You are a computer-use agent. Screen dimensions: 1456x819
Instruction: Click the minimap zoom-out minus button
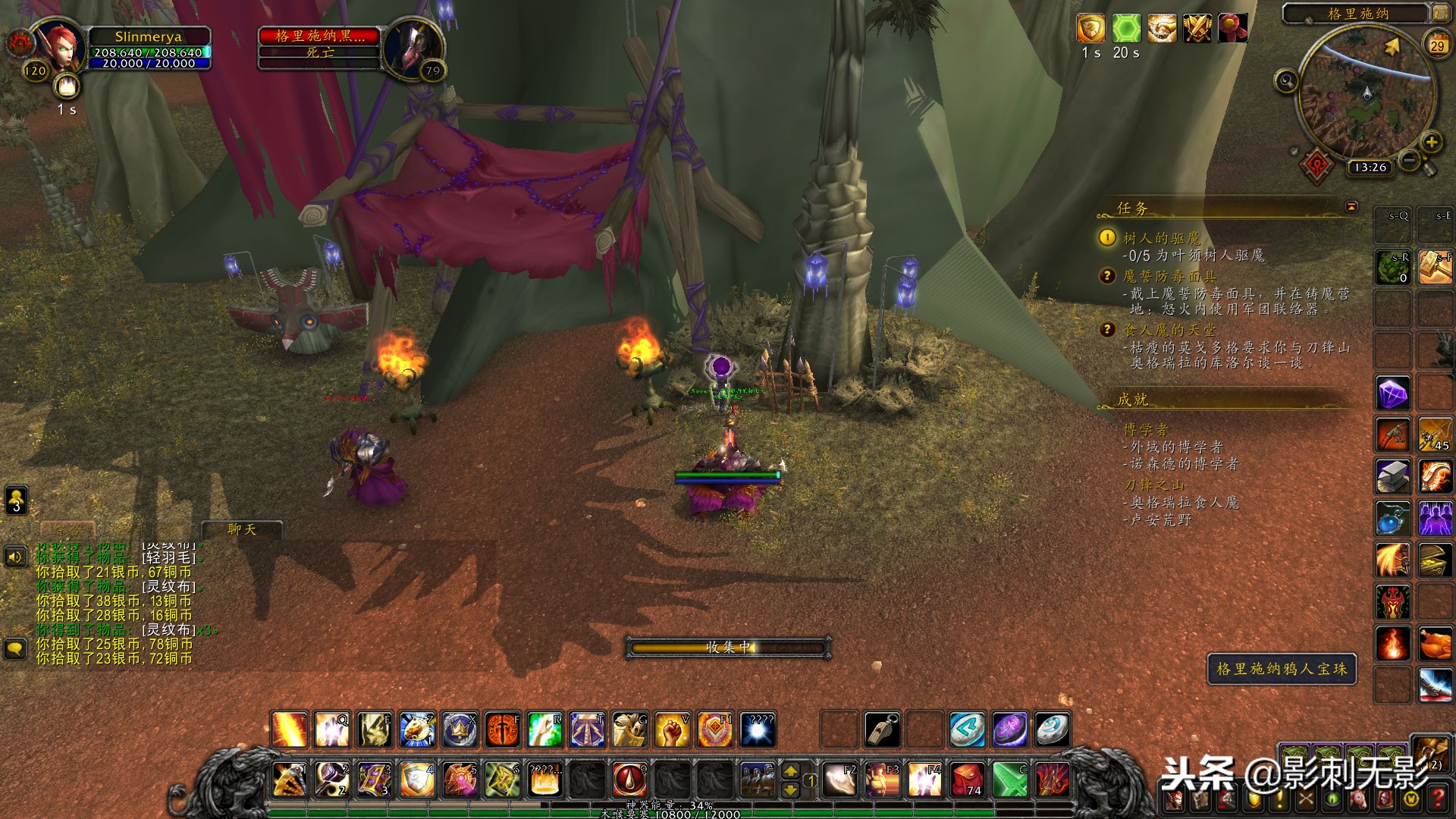click(x=1409, y=160)
